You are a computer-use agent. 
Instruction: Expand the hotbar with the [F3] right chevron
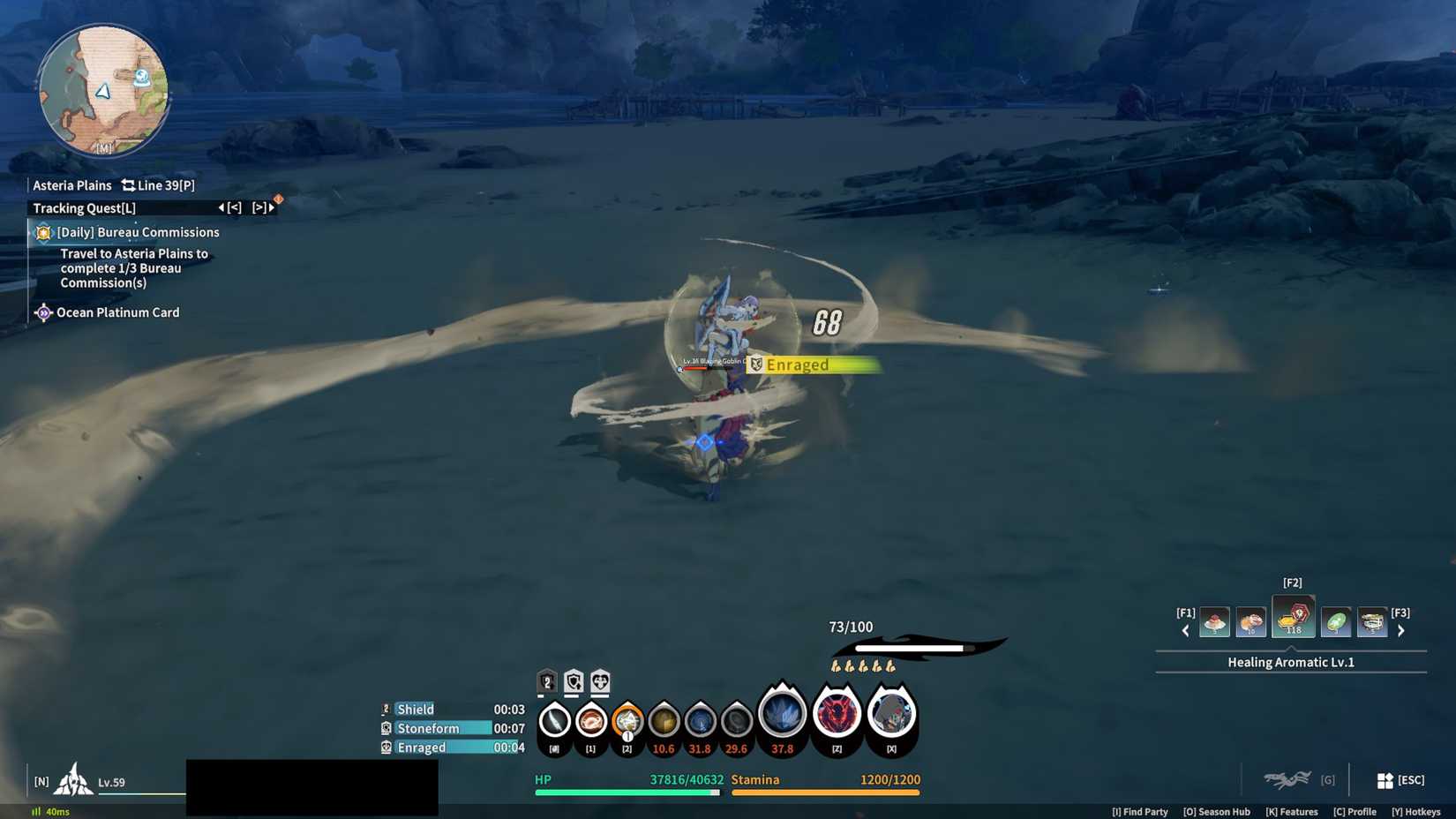coord(1401,629)
